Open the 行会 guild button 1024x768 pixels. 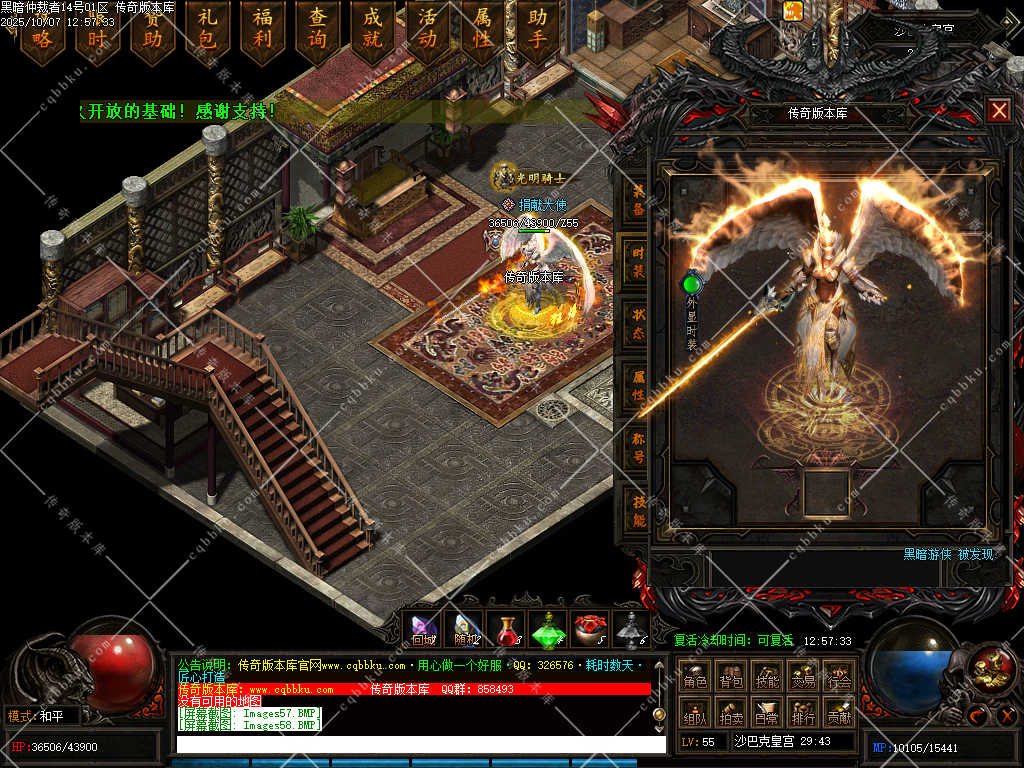pyautogui.click(x=839, y=679)
